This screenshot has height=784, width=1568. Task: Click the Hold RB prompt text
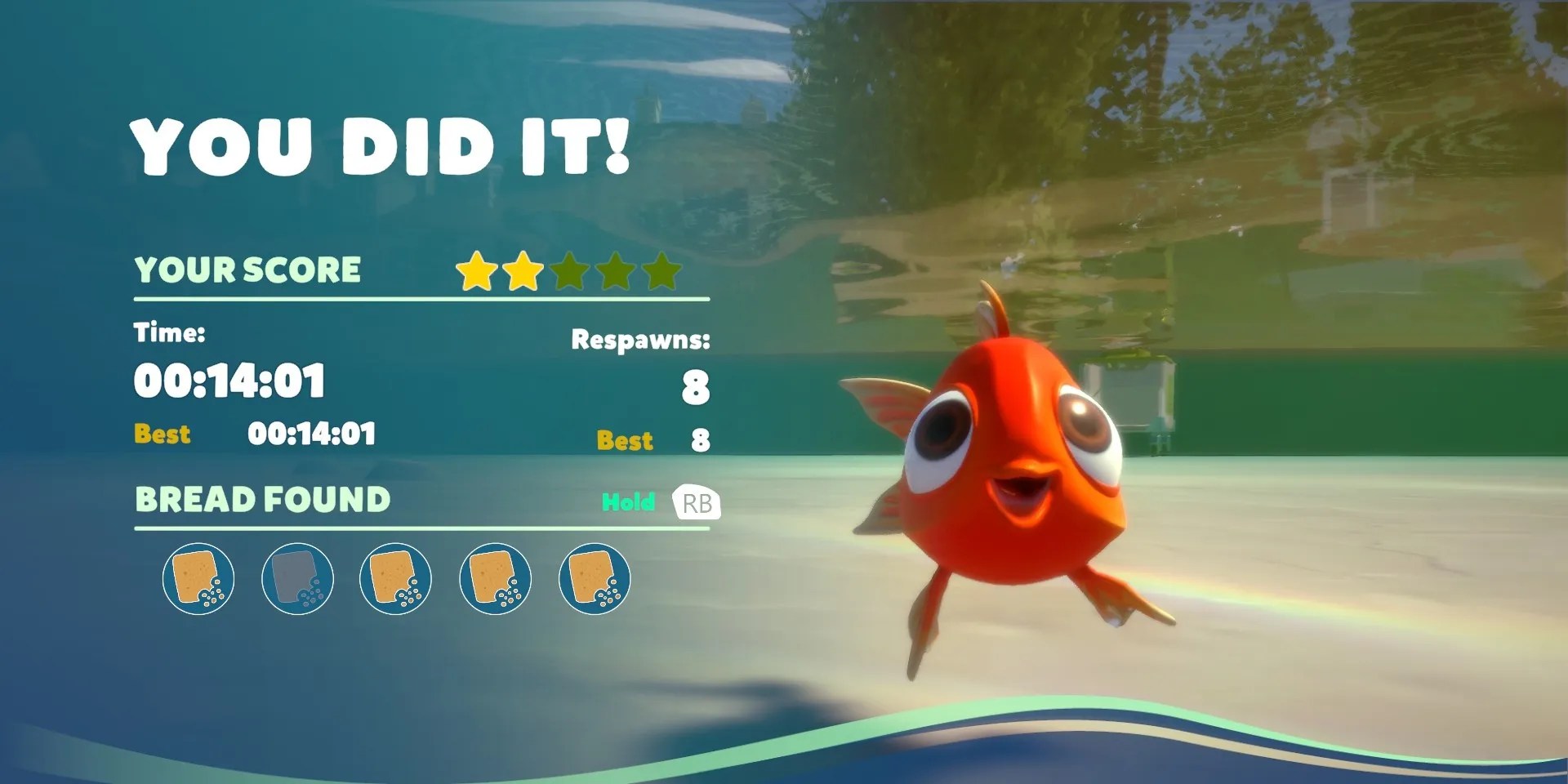click(x=629, y=503)
